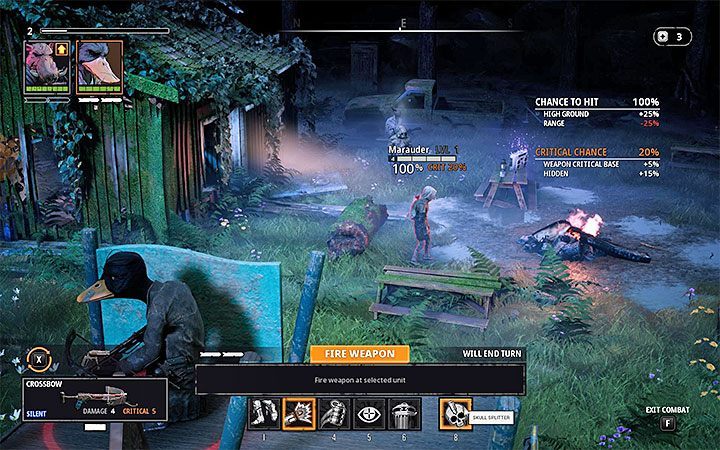Open the top-right counter showing 3
Screen dimensions: 720x450
click(672, 36)
